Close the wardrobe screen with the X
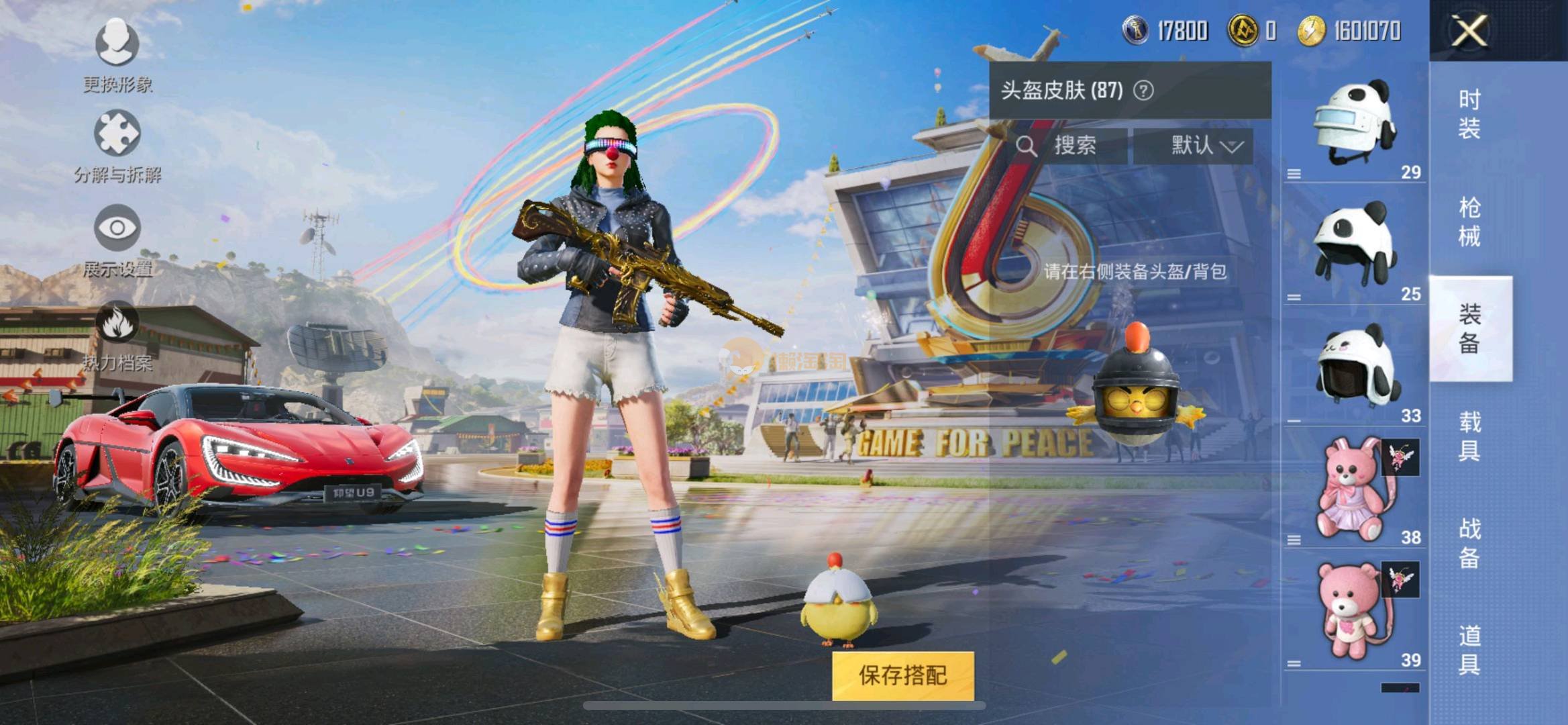This screenshot has width=1568, height=725. 1469,31
